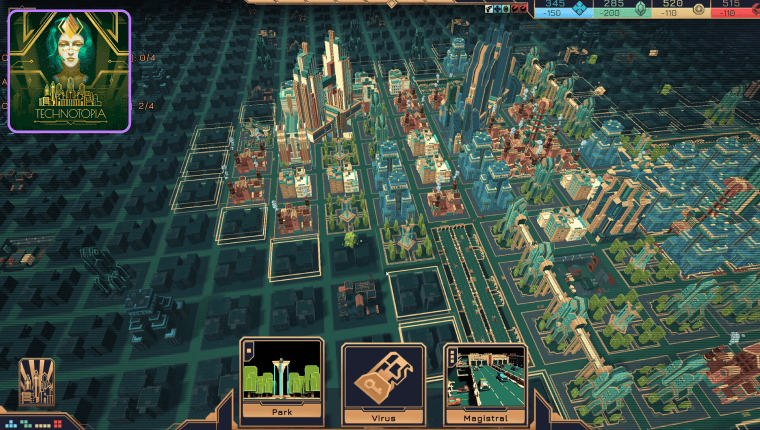Click the Technotopia logo overlay thumbnail
Screen dimensions: 760x430
pos(69,71)
